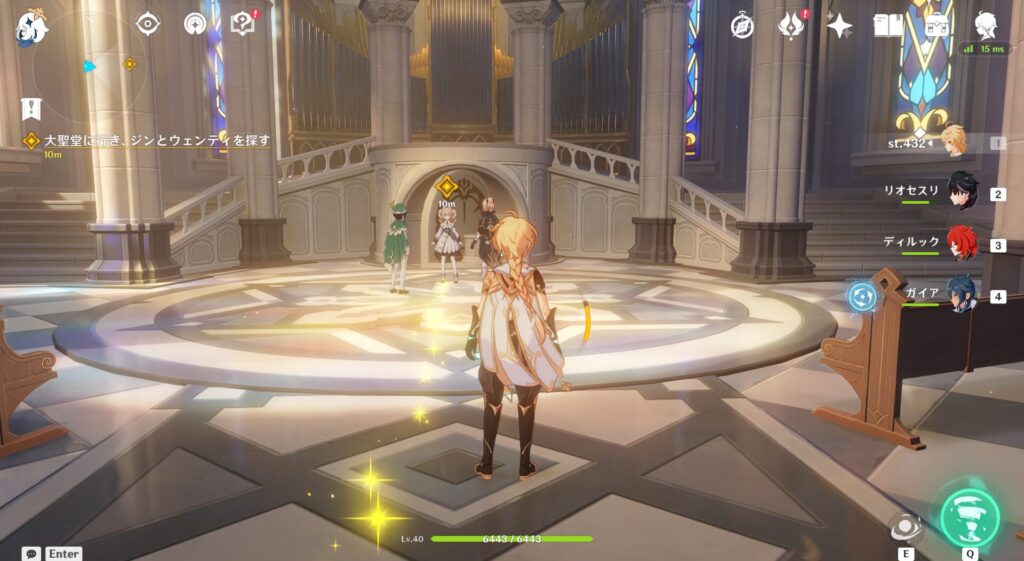Image resolution: width=1024 pixels, height=561 pixels.
Task: Open the briefcase-shaped bag icon
Action: (938, 26)
